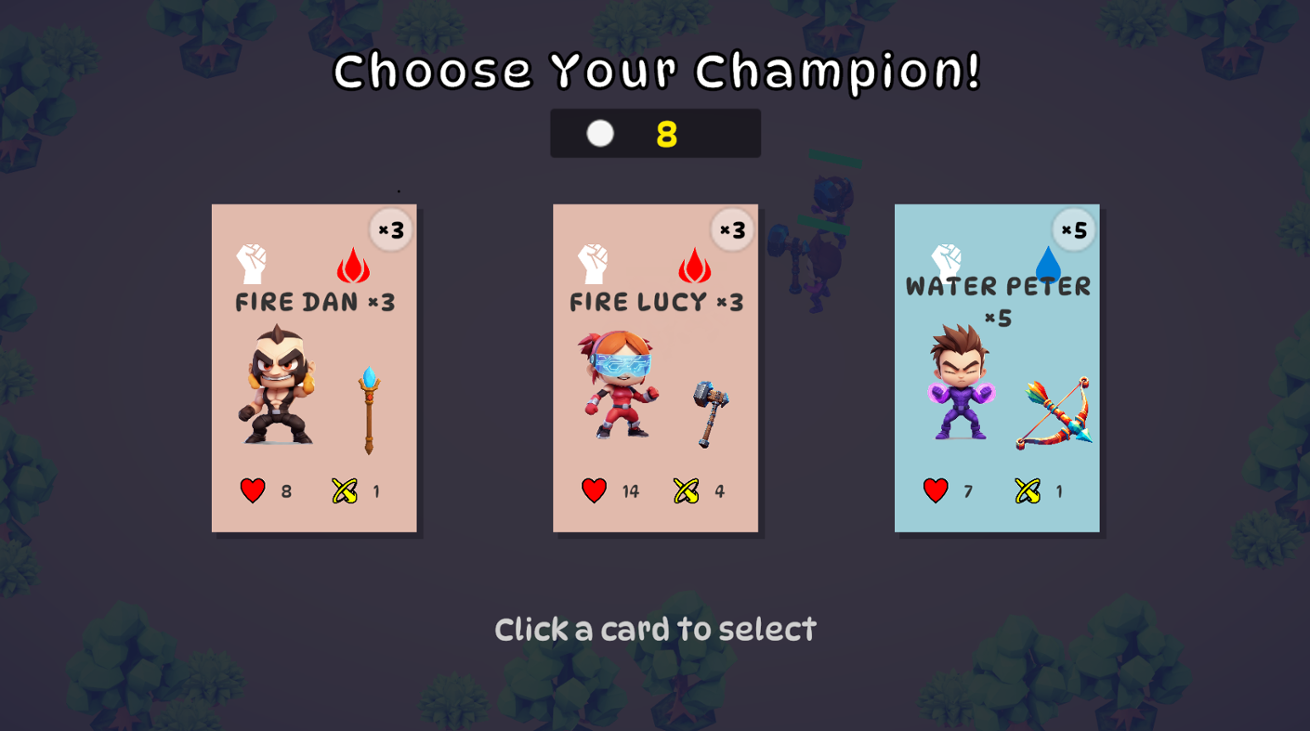Image resolution: width=1310 pixels, height=731 pixels.
Task: Click the heart icon on Fire Lucy's card
Action: tap(593, 490)
